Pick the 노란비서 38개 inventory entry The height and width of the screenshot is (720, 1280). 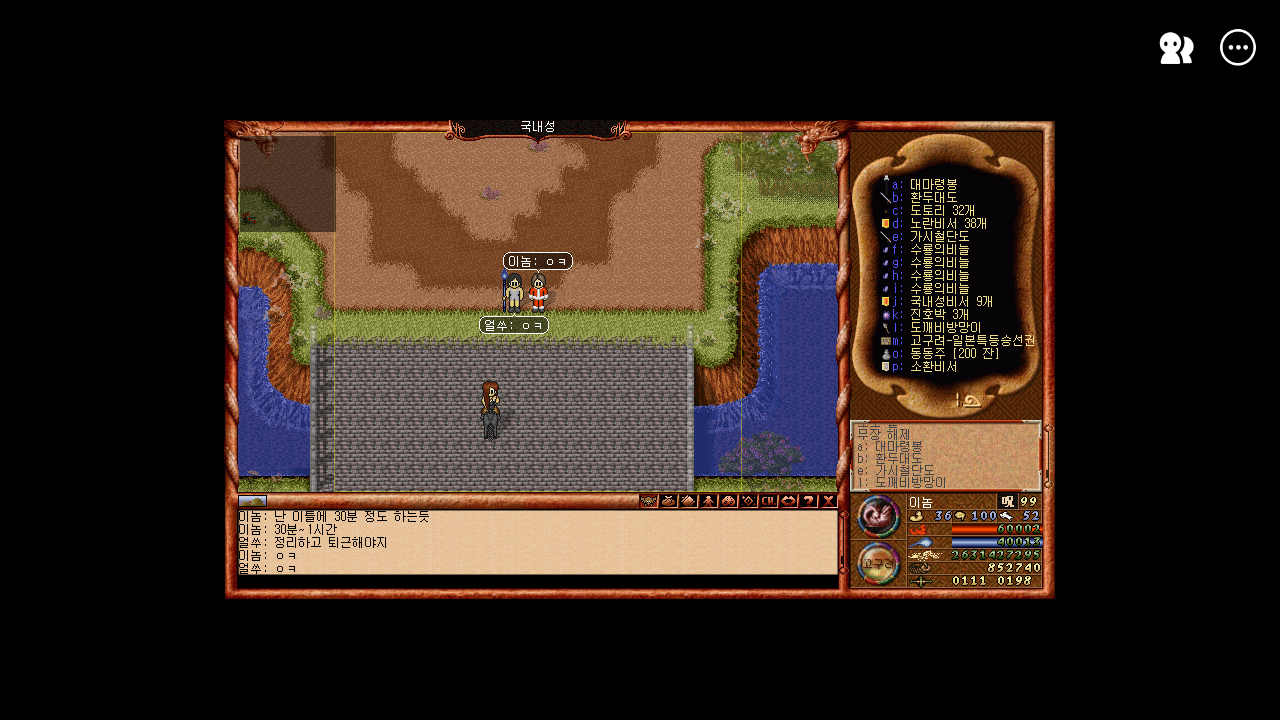point(947,224)
